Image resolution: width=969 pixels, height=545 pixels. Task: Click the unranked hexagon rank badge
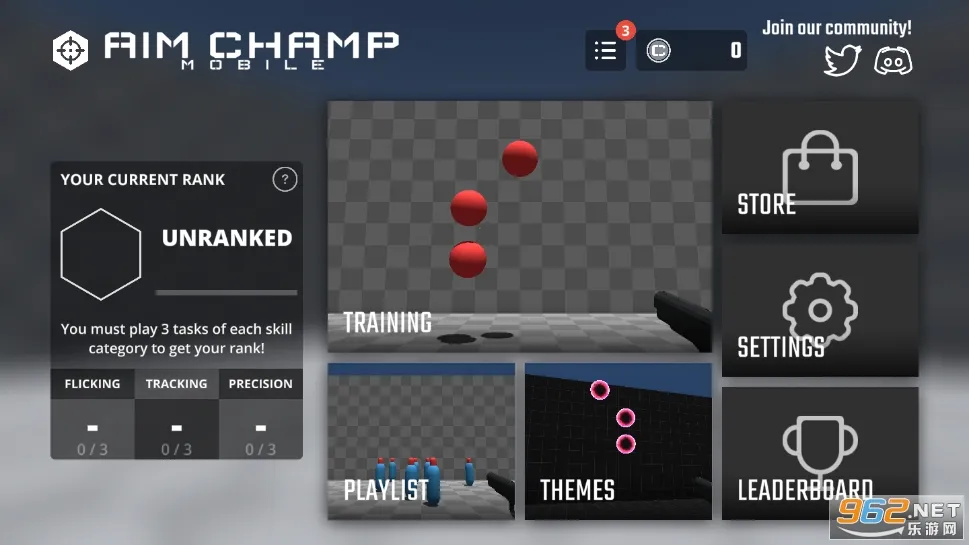(101, 254)
